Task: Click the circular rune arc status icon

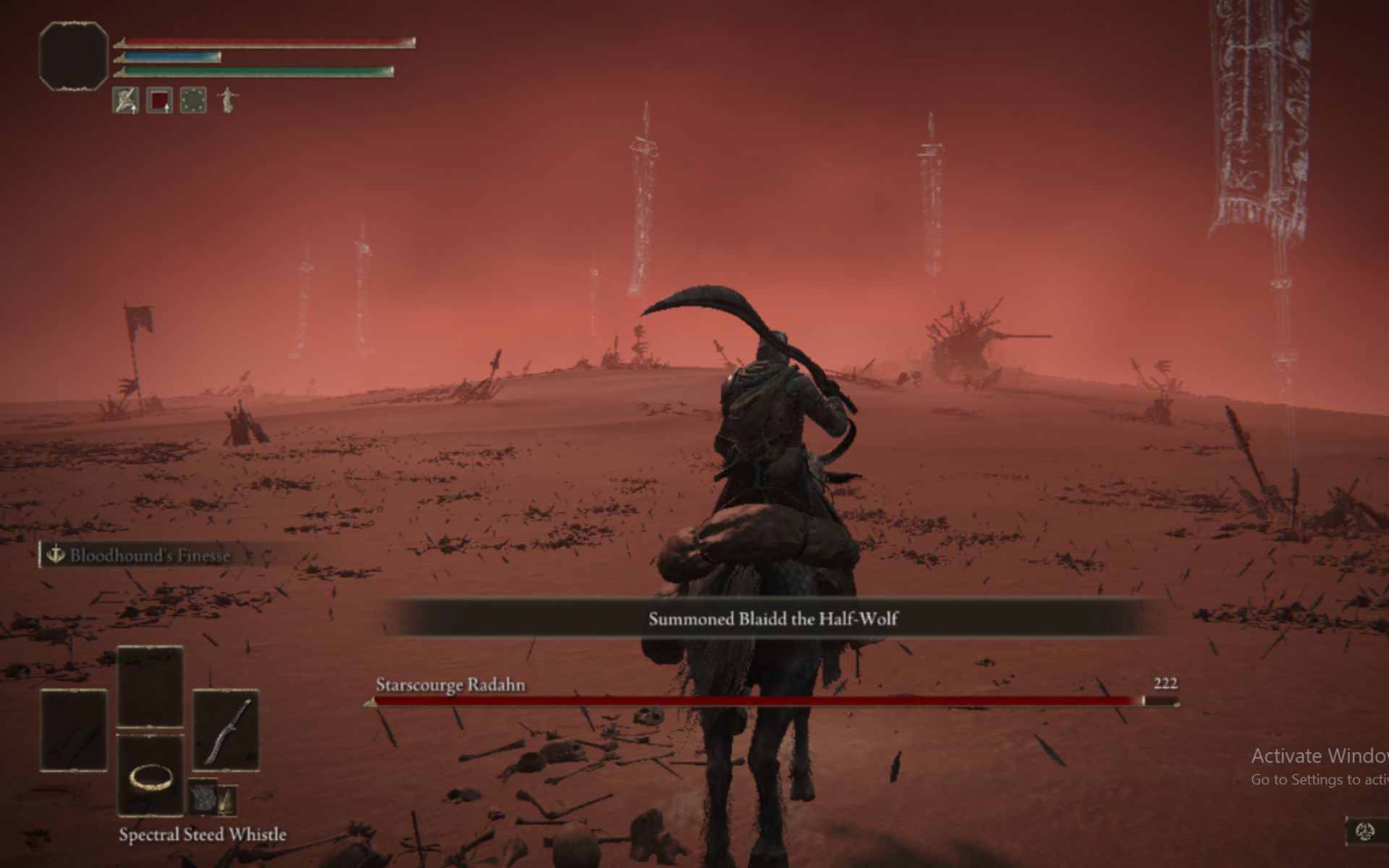Action: [193, 99]
